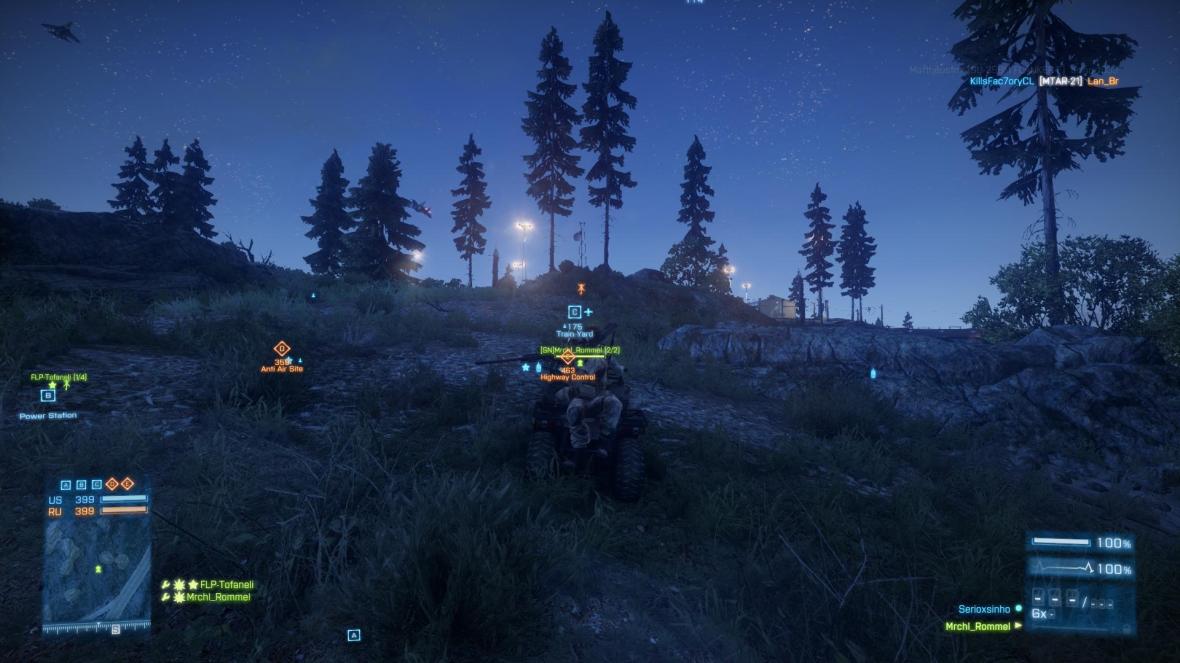1180x663 pixels.
Task: Click Serioxsinho in the vehicle seat list
Action: pos(984,608)
